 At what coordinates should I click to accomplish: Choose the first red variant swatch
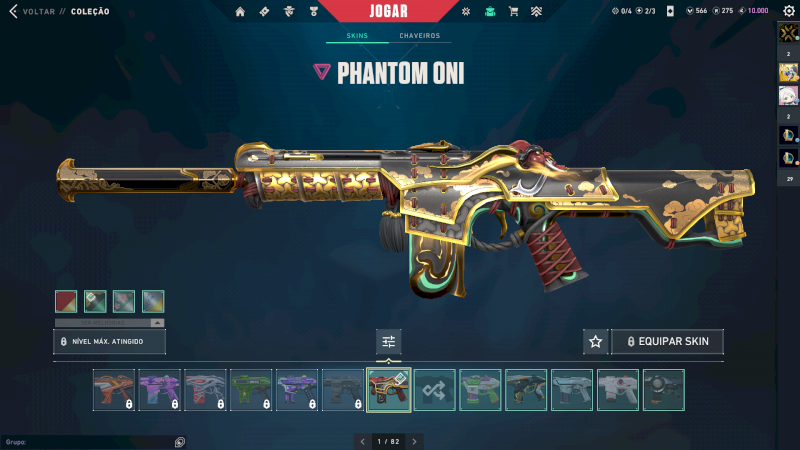tap(66, 301)
